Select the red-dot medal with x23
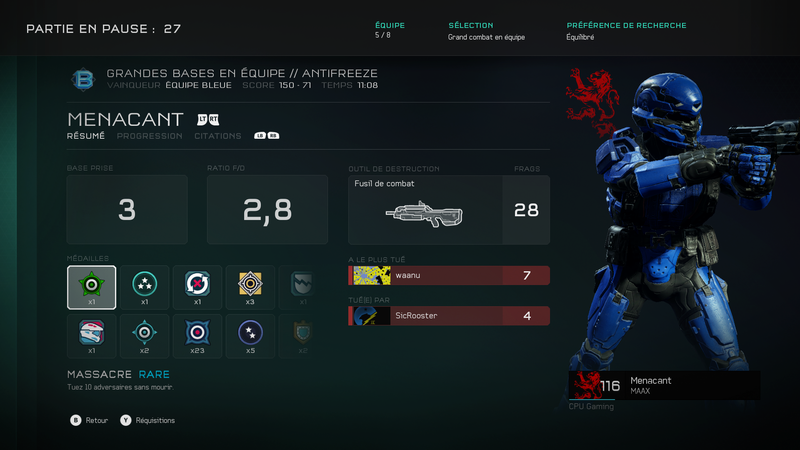The image size is (800, 450). click(x=197, y=337)
